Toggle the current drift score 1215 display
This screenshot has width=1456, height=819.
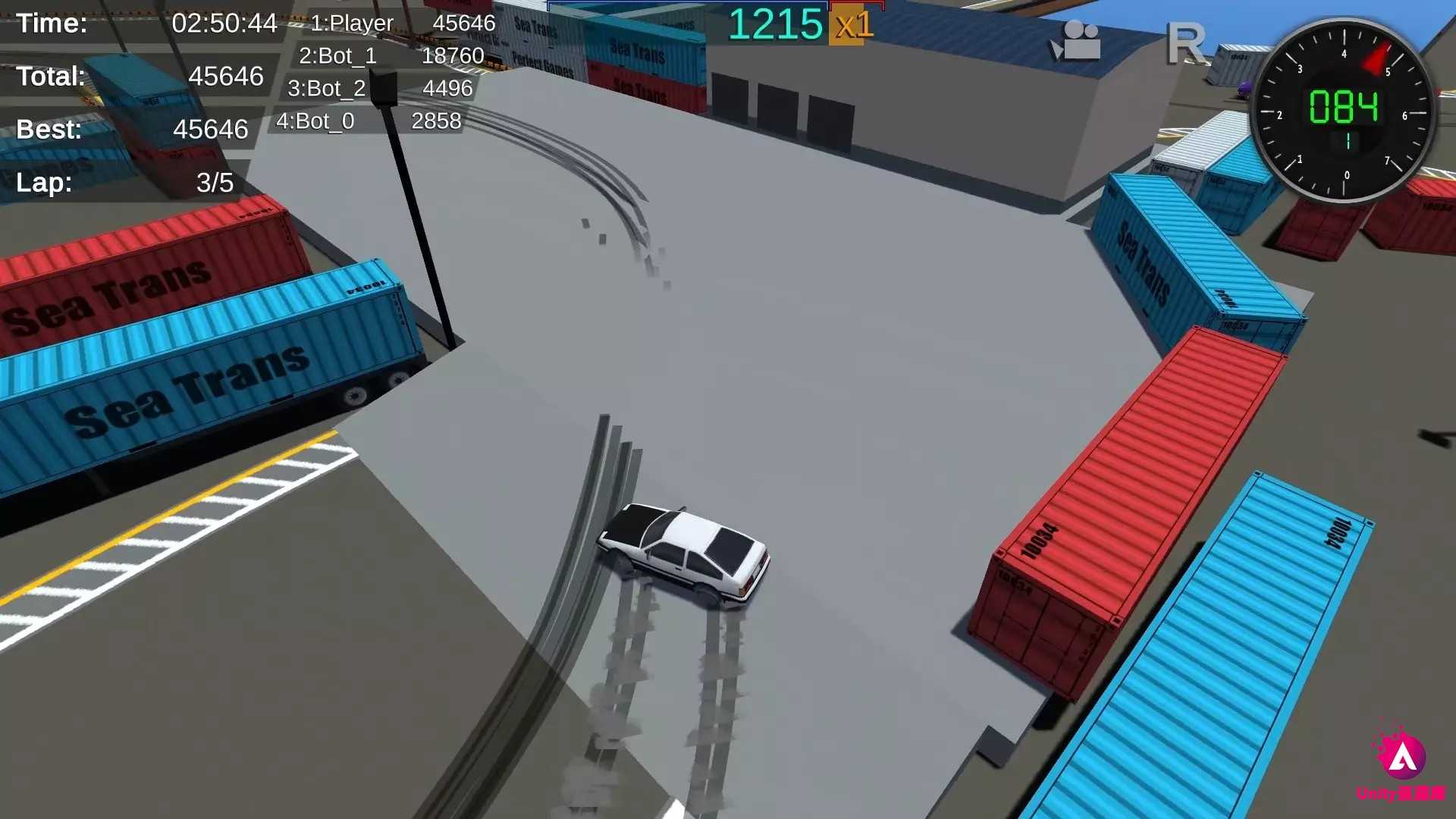tap(775, 25)
